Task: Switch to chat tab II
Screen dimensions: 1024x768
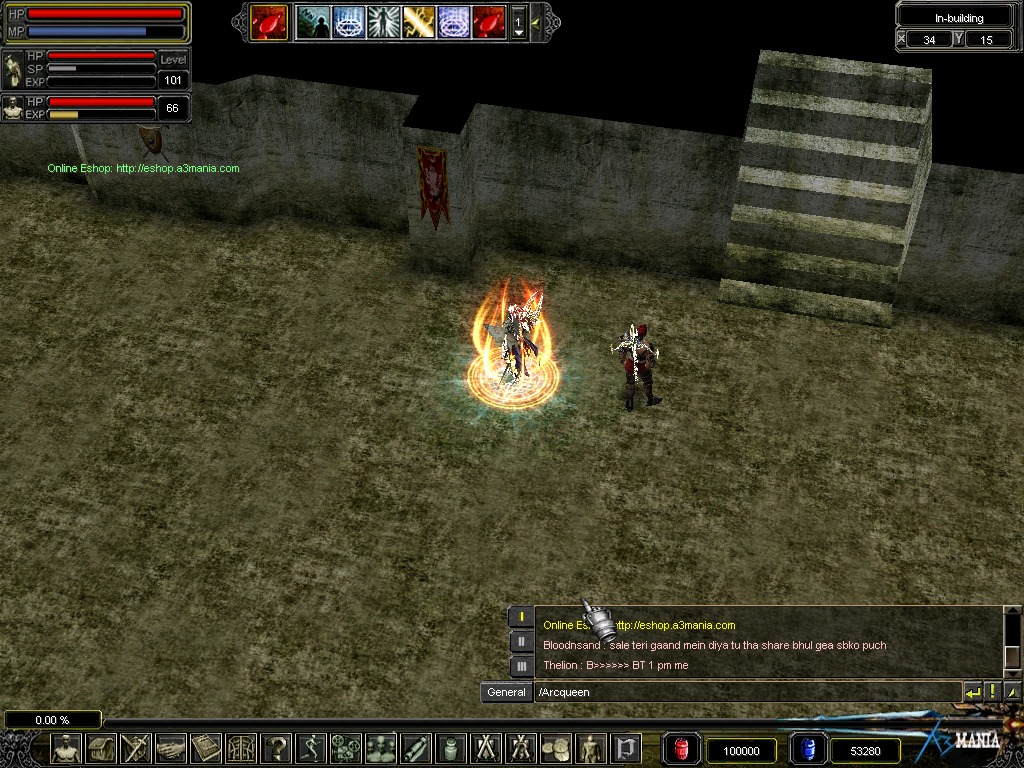Action: 521,642
